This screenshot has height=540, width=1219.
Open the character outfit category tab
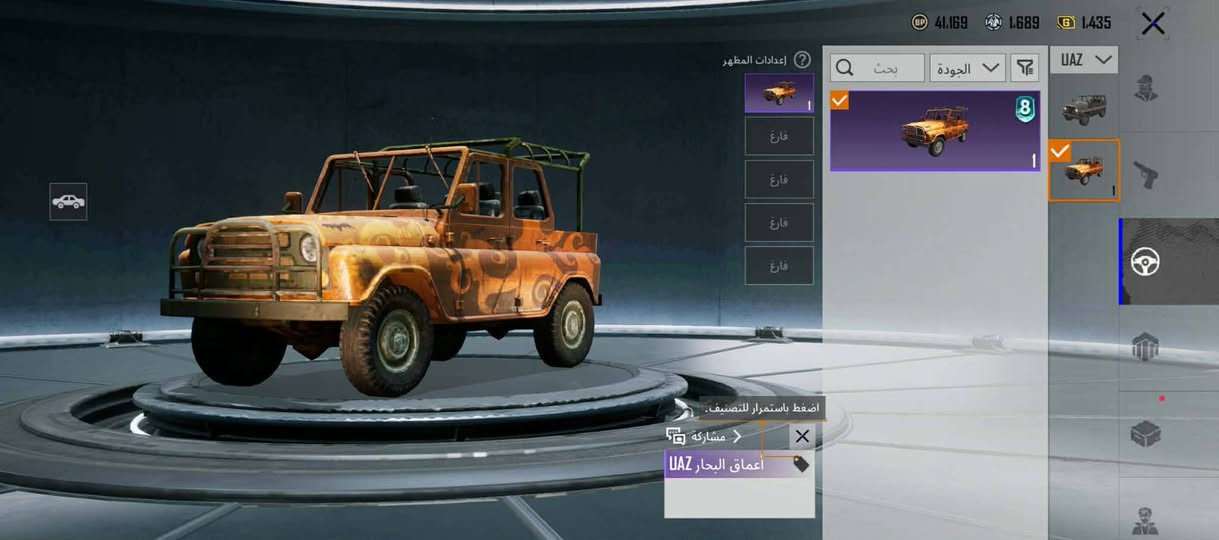coord(1146,89)
